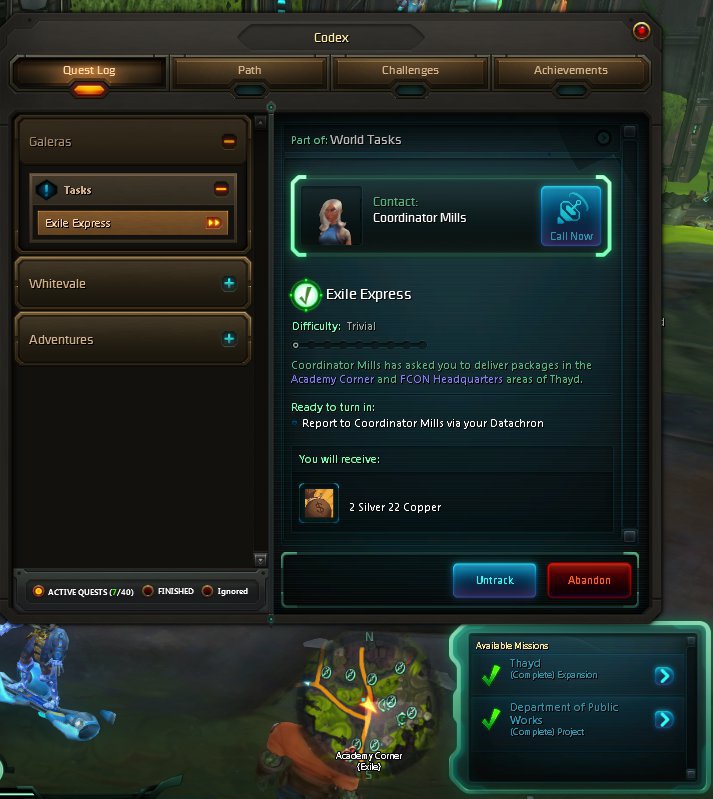
Task: Abandon the Exile Express quest
Action: click(590, 580)
